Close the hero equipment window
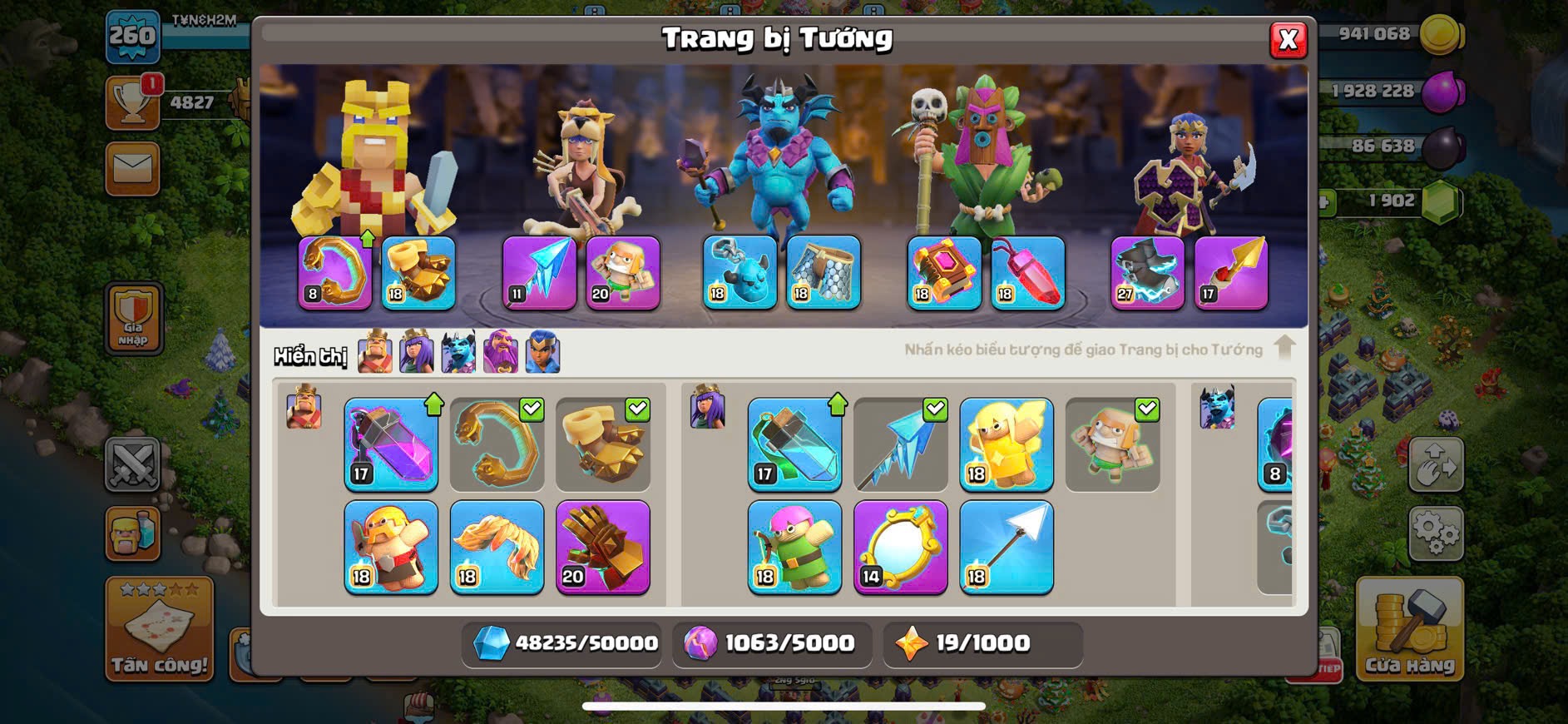 [x=1288, y=39]
